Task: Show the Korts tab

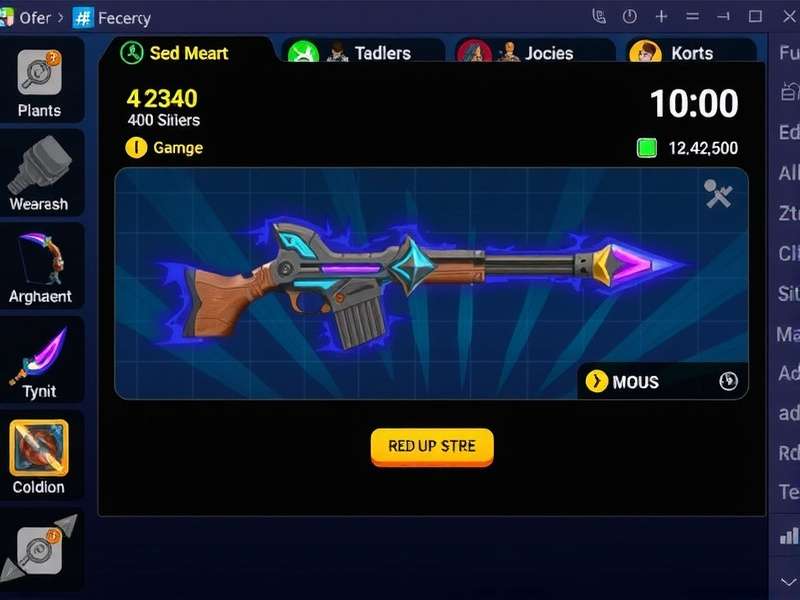Action: pyautogui.click(x=690, y=53)
